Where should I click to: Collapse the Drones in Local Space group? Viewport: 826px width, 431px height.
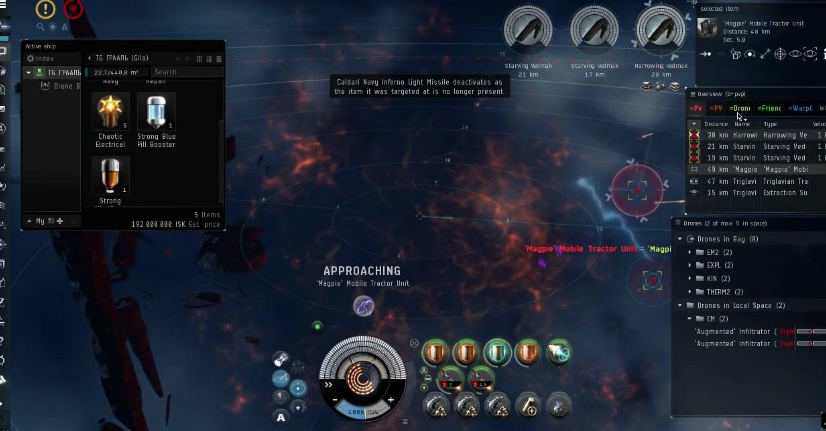click(680, 305)
